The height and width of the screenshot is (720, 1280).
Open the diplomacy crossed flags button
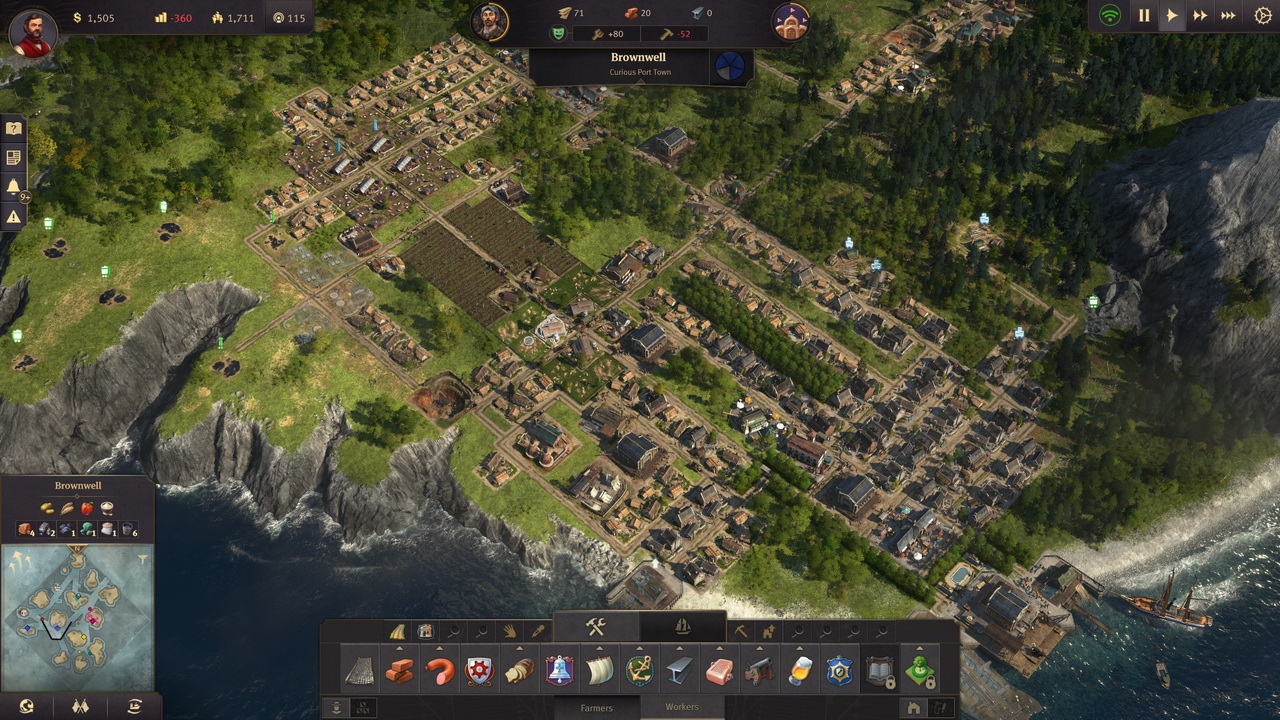coord(81,706)
